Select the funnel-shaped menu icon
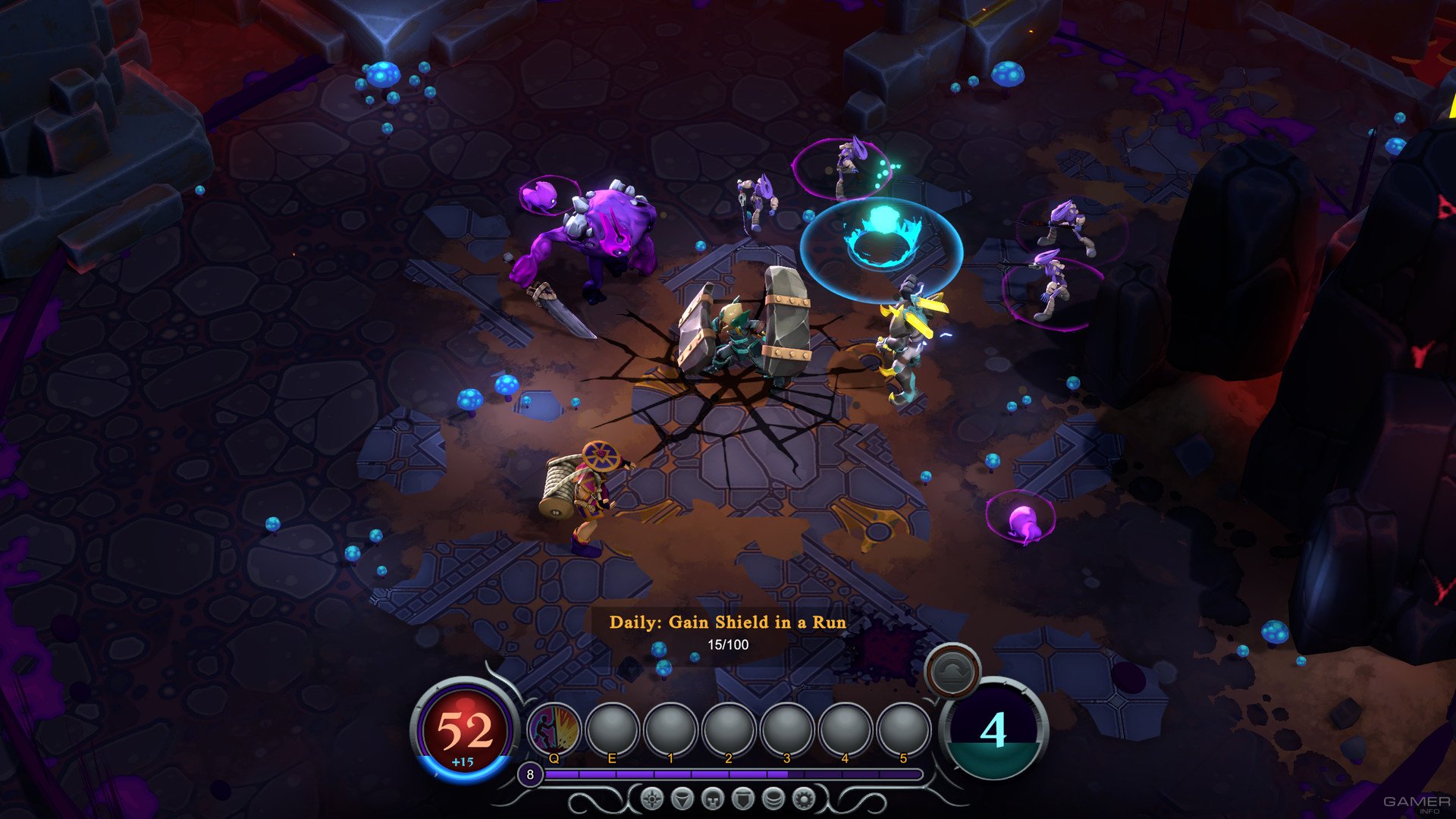1456x819 pixels. tap(682, 799)
